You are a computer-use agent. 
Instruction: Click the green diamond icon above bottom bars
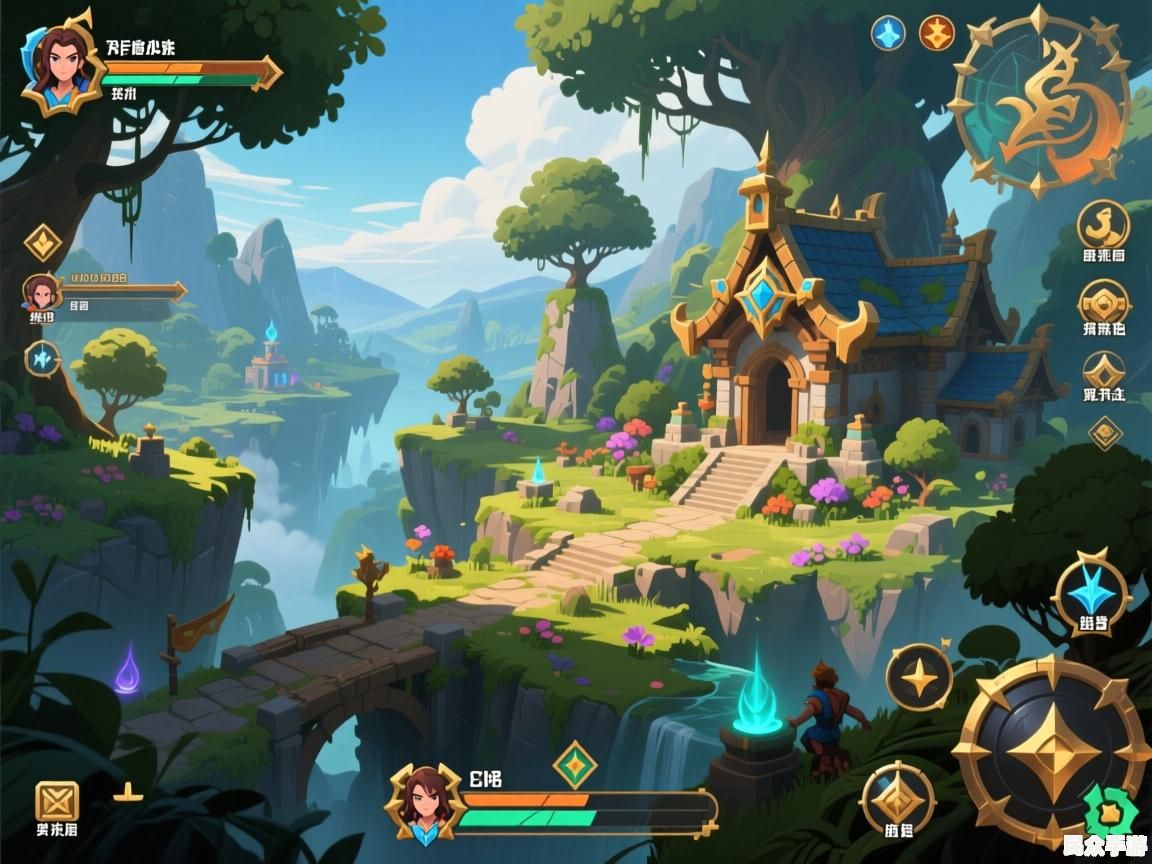point(575,765)
